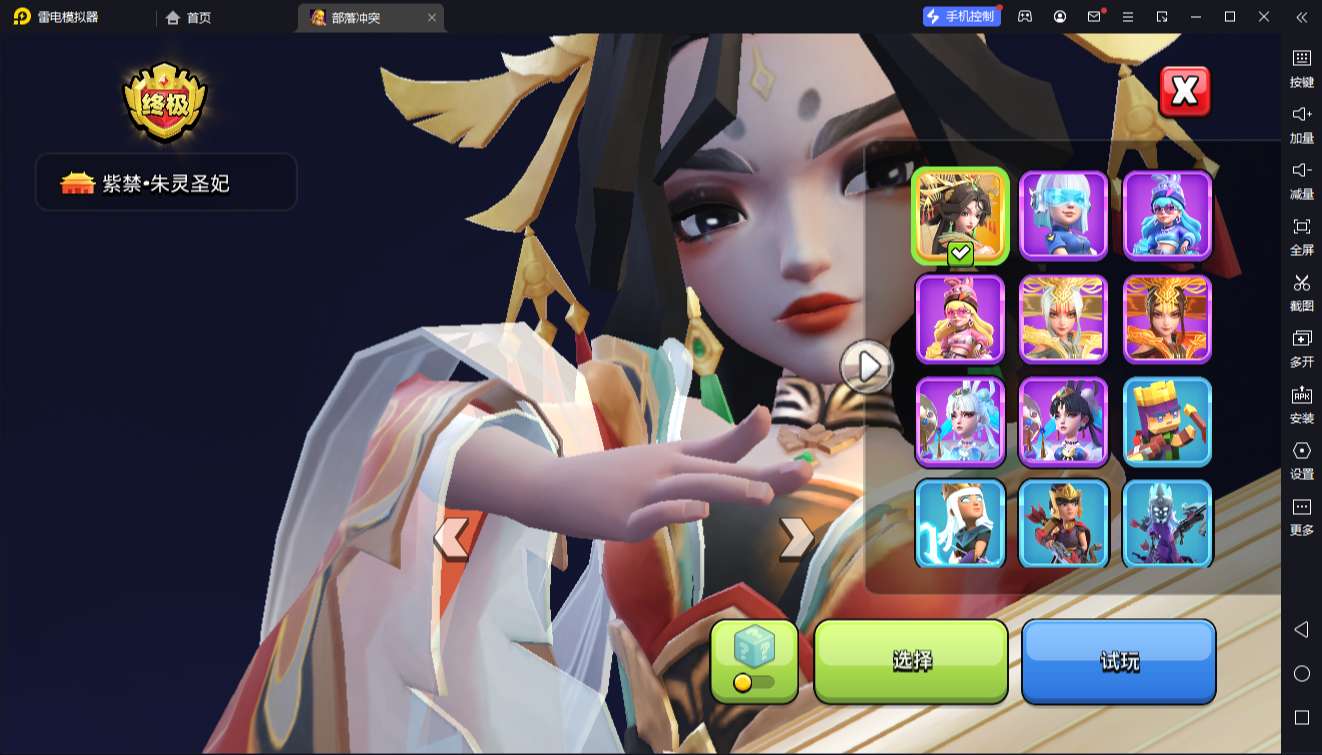Screen dimensions: 1322x755
Task: Show the next skin with right arrow
Action: [x=796, y=538]
